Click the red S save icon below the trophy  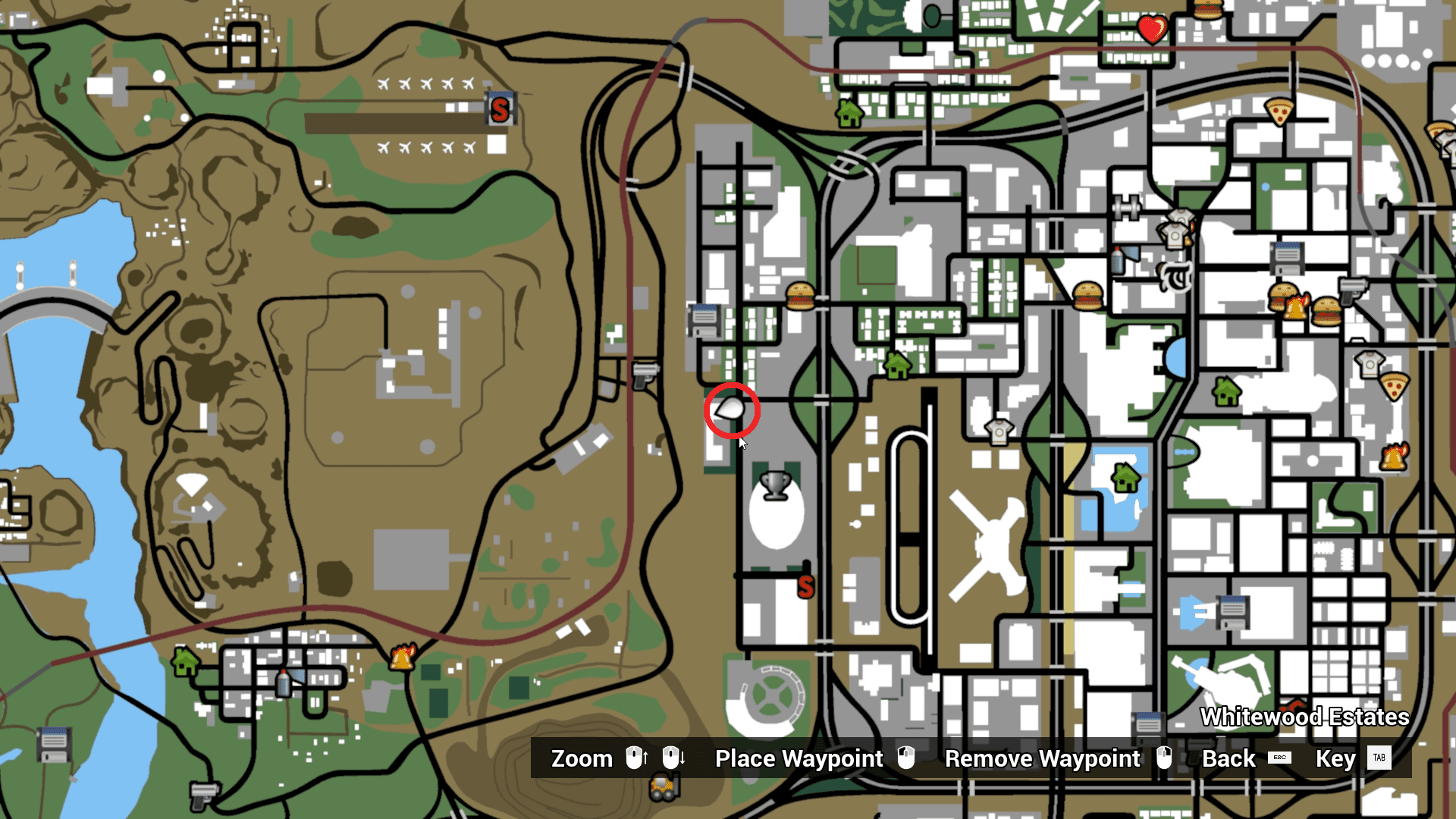[x=806, y=585]
